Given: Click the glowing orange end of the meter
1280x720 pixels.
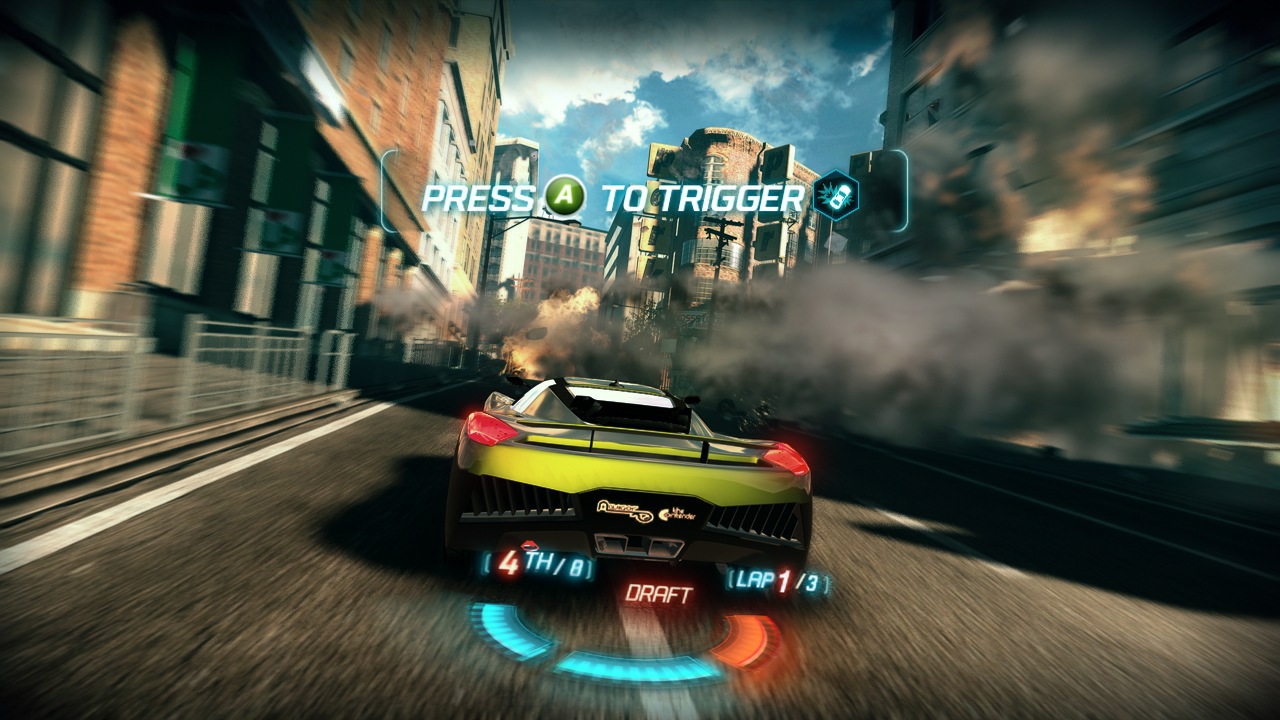Looking at the screenshot, I should click(758, 636).
